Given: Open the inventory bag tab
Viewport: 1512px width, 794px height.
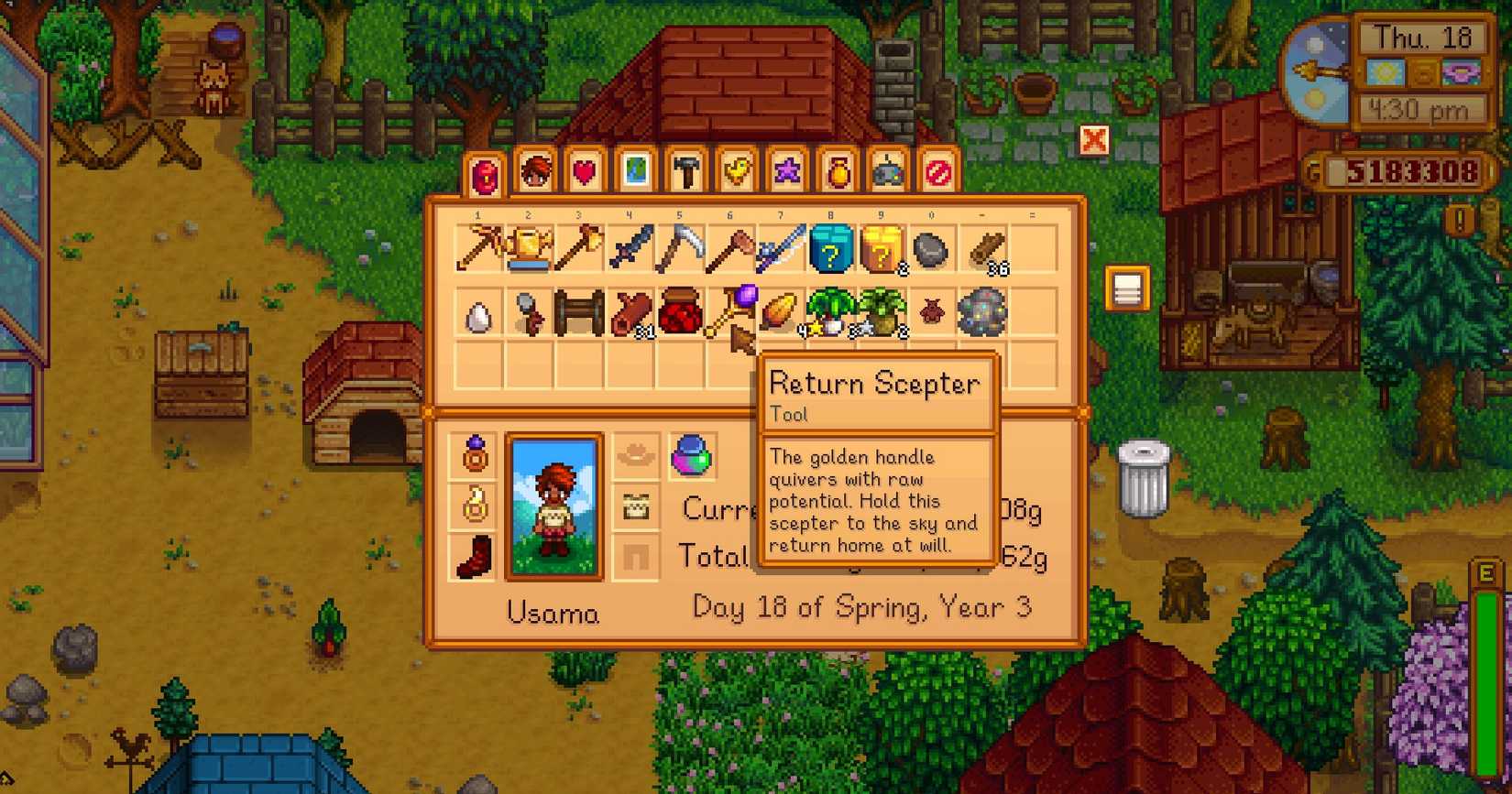Looking at the screenshot, I should point(485,172).
